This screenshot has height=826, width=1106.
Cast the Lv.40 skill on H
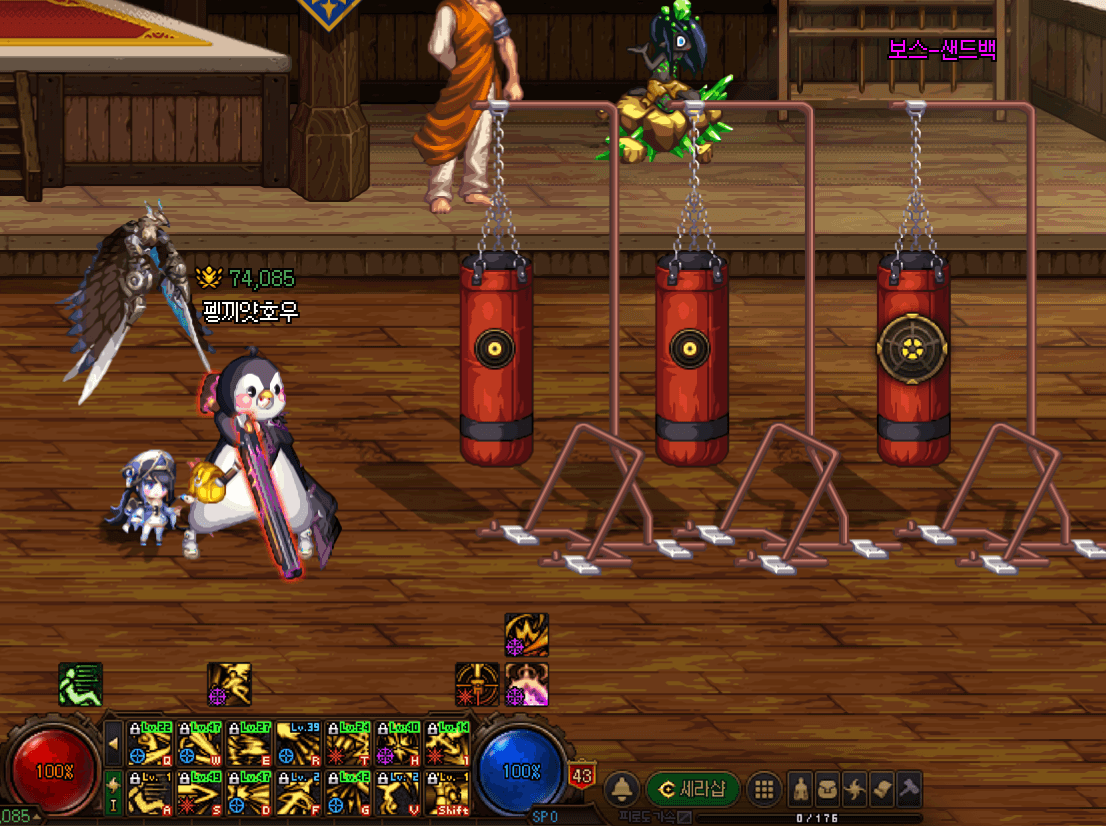(x=398, y=743)
